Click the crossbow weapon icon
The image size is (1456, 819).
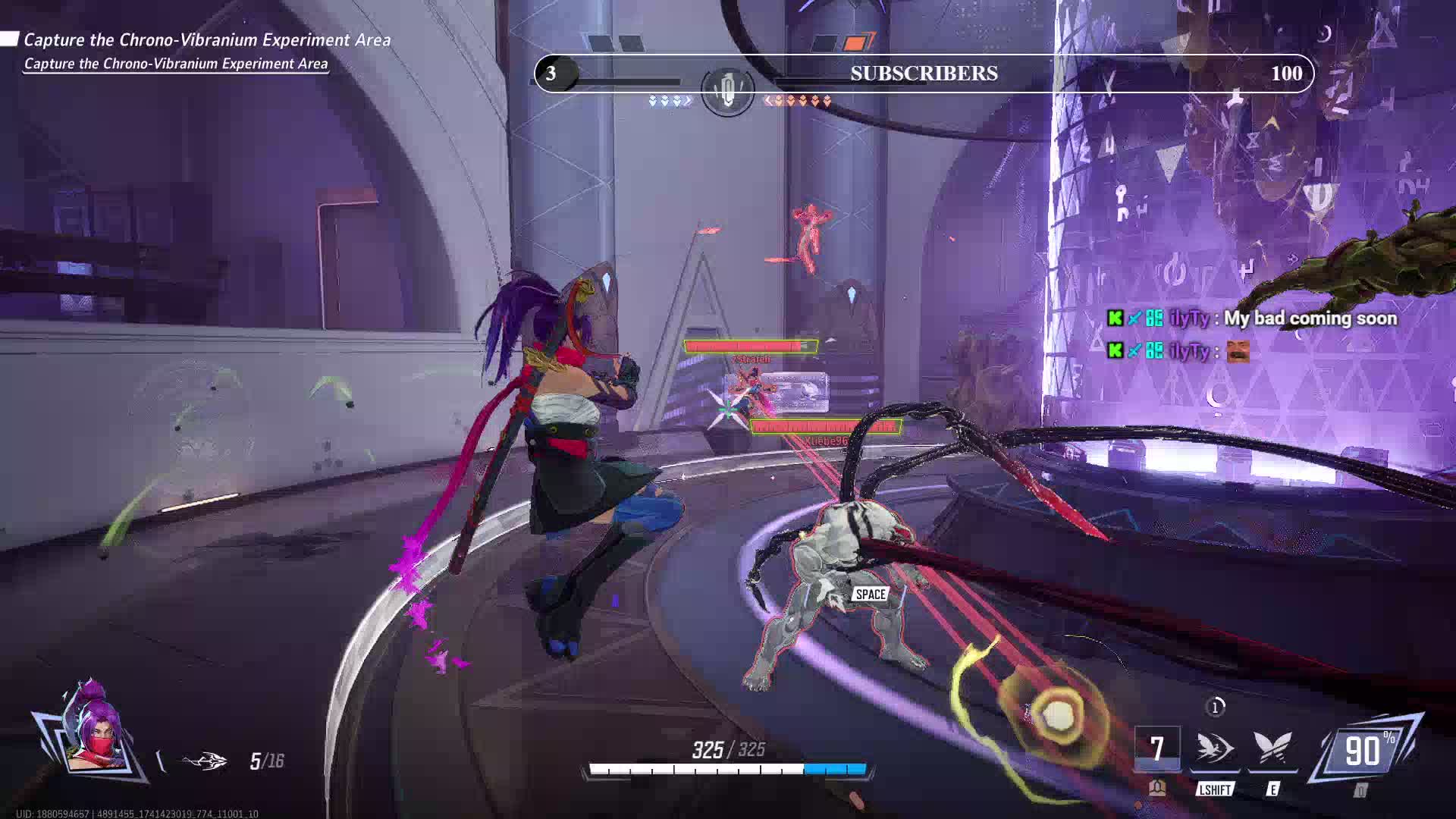click(204, 761)
